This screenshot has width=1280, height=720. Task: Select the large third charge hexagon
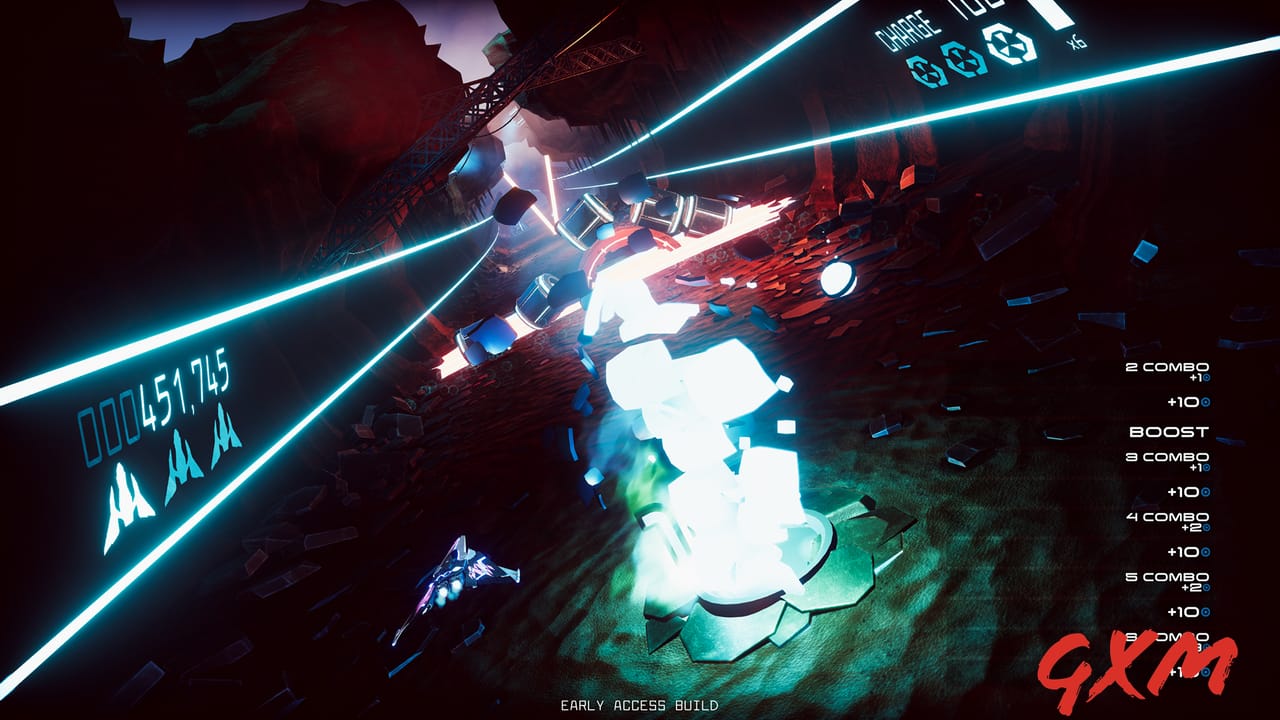[1009, 44]
